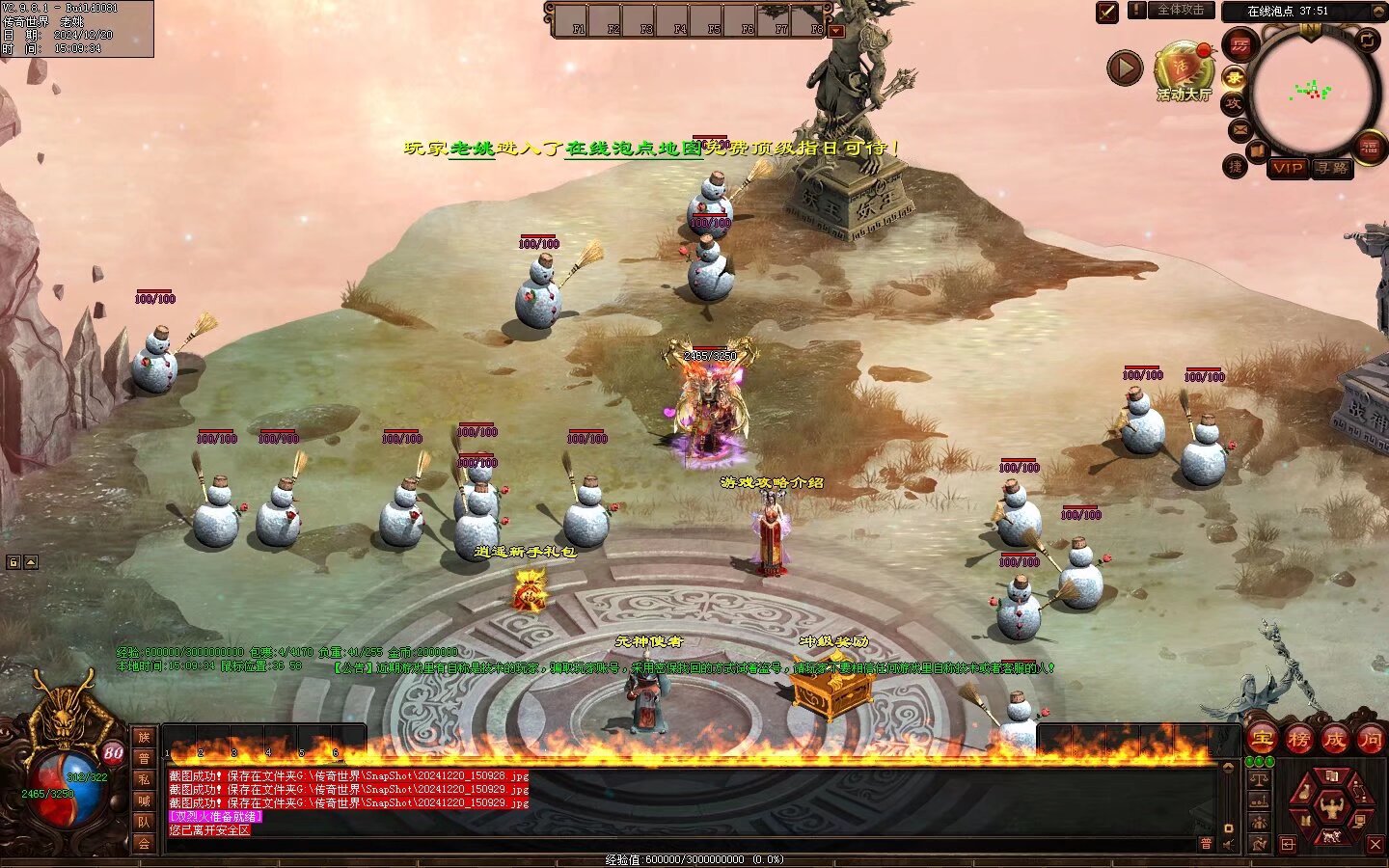The height and width of the screenshot is (868, 1389).
Task: Open the 问 help button
Action: point(1370,740)
